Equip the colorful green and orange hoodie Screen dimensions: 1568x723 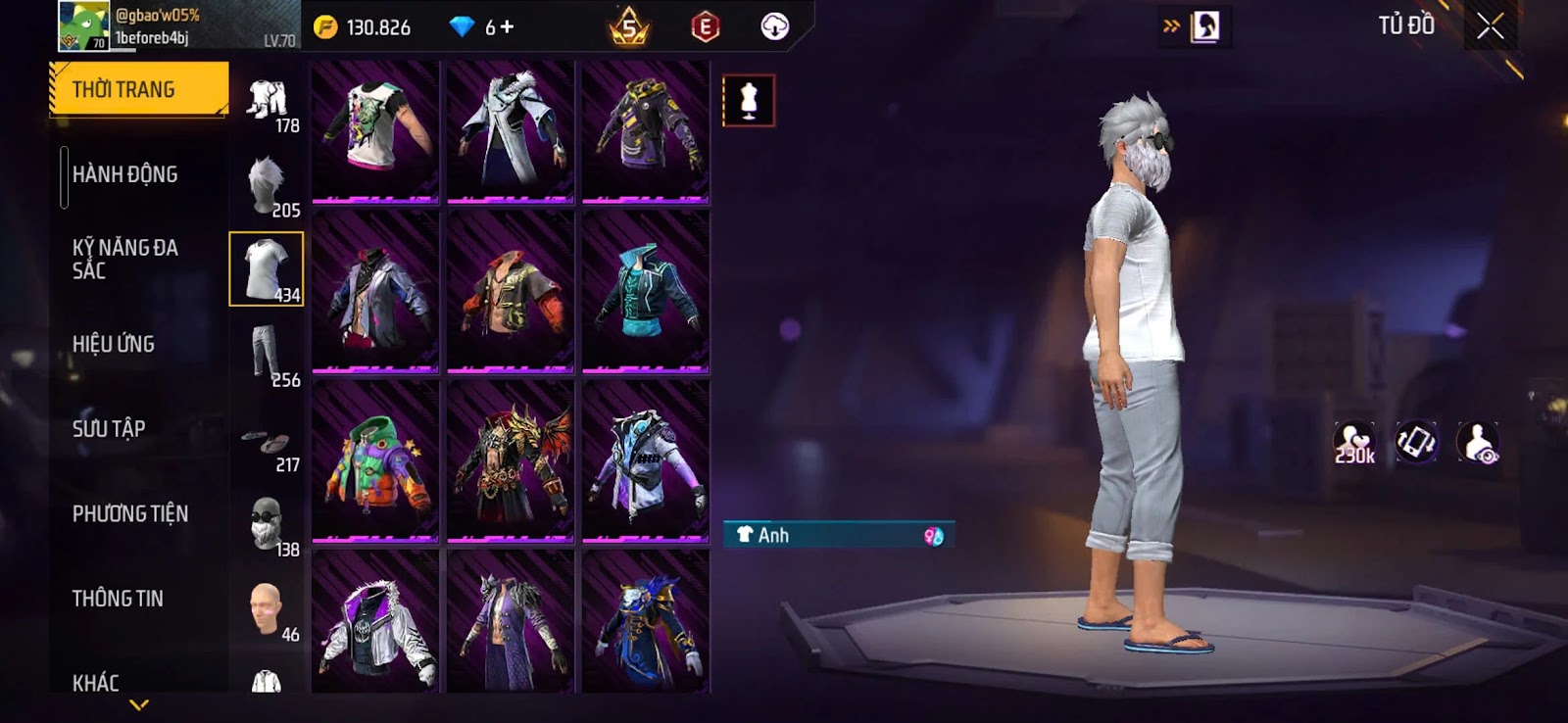pos(375,460)
